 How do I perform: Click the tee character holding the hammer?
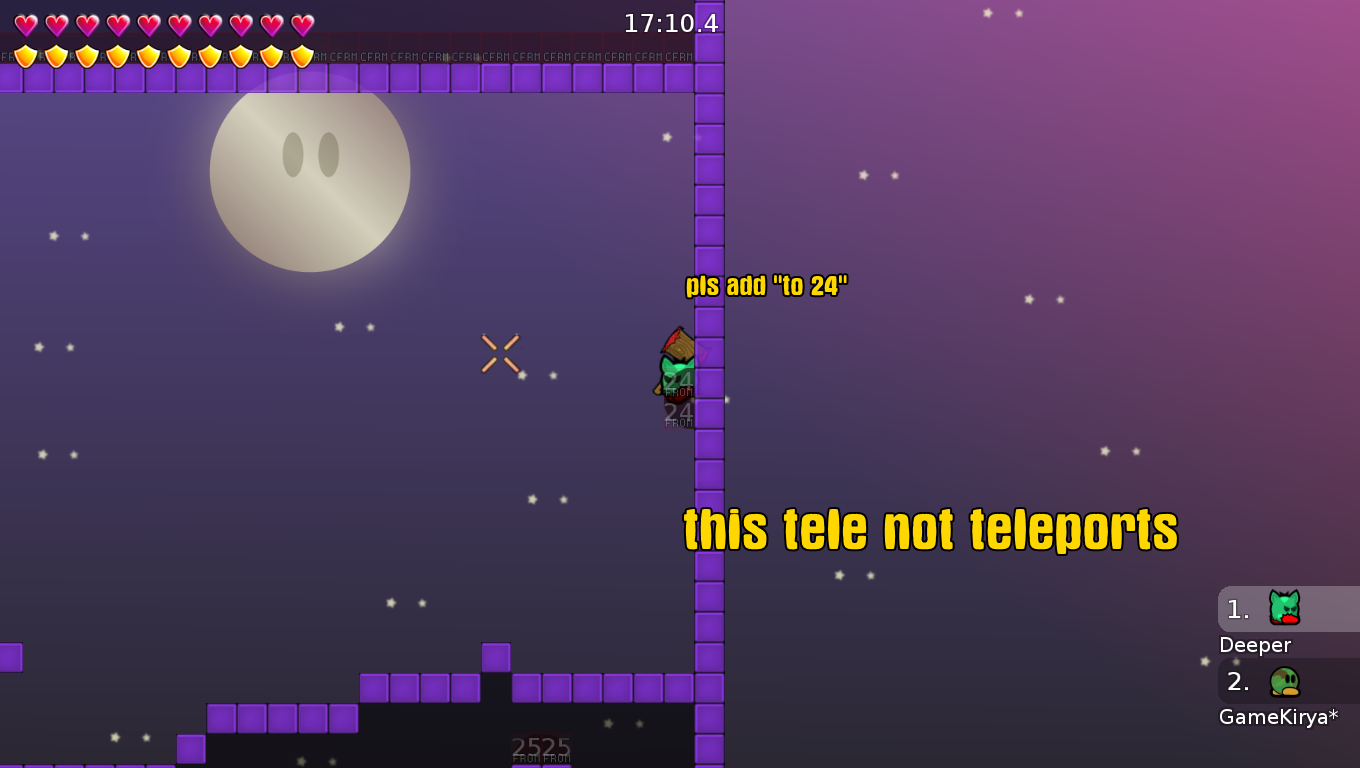675,365
